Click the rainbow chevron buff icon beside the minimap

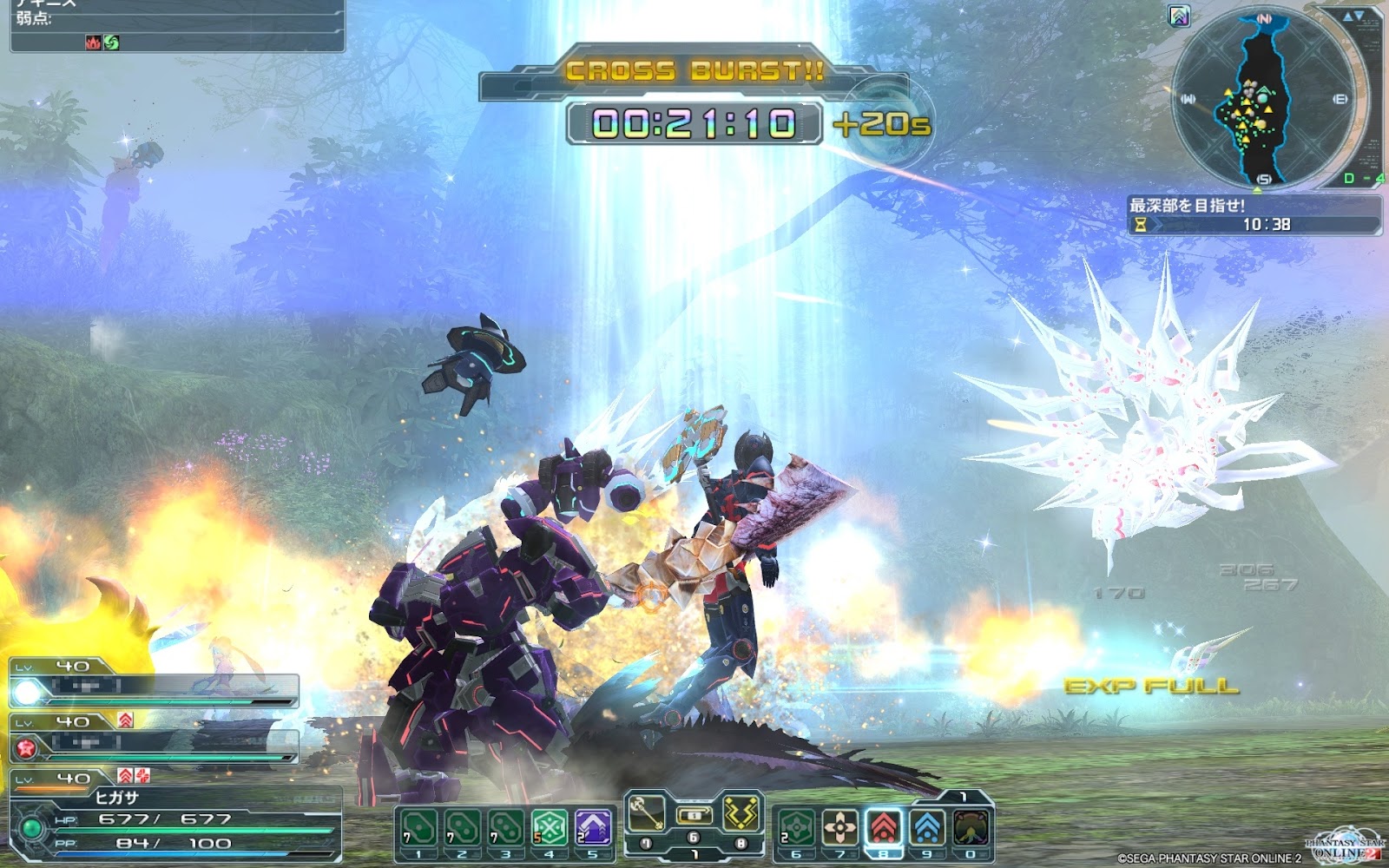pyautogui.click(x=1179, y=16)
